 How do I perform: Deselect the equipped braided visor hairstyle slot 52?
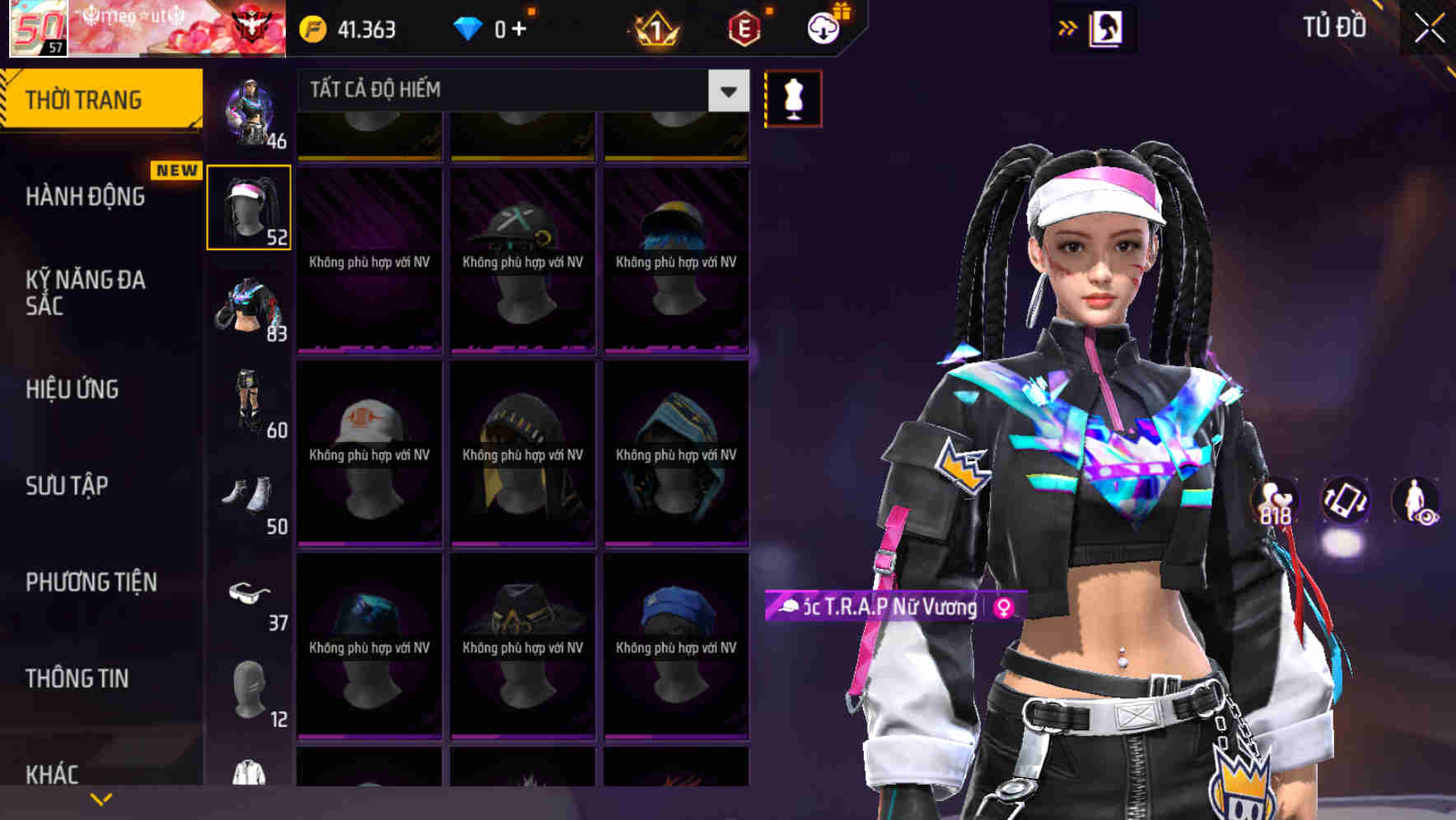[249, 207]
